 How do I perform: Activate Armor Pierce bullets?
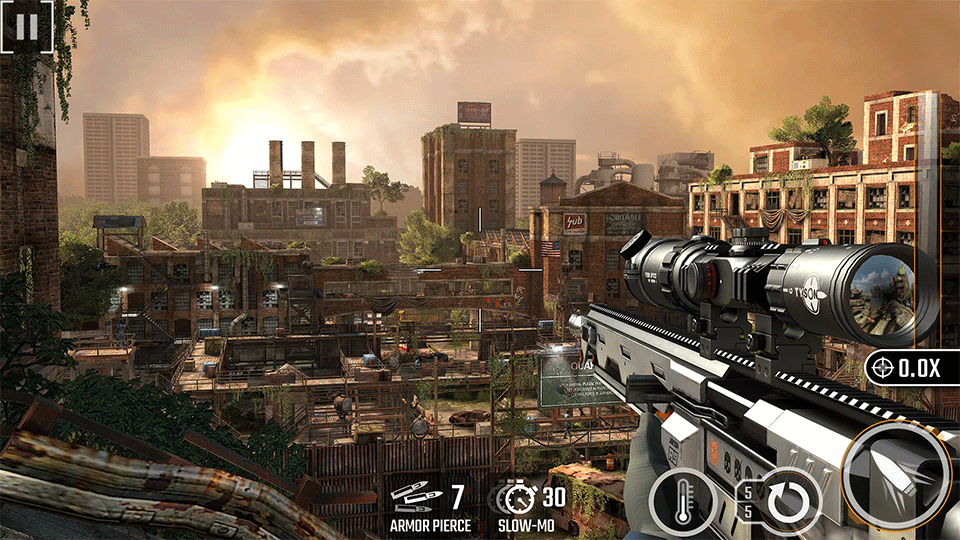coord(427,503)
